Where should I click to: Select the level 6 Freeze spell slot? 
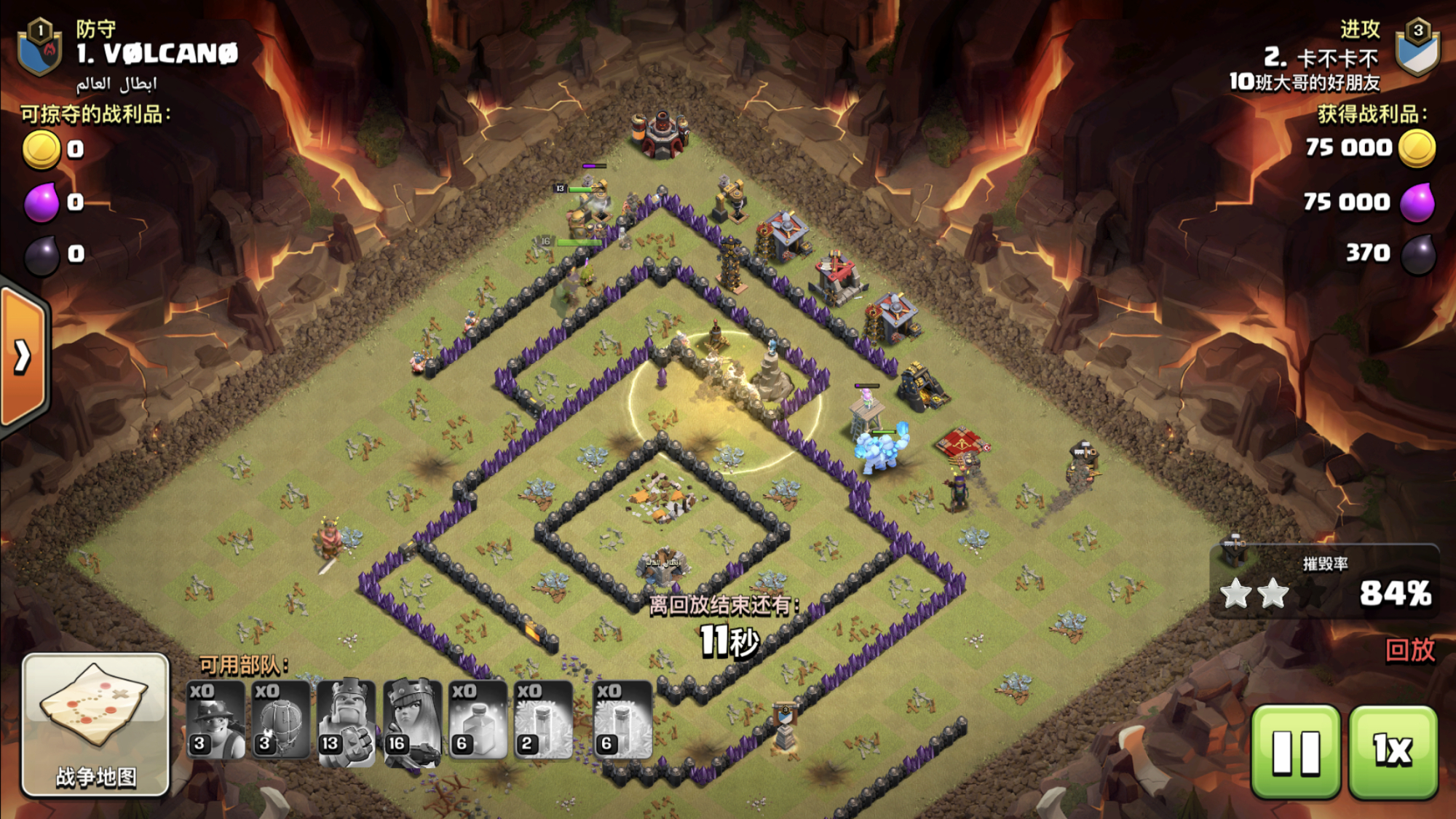(x=622, y=720)
